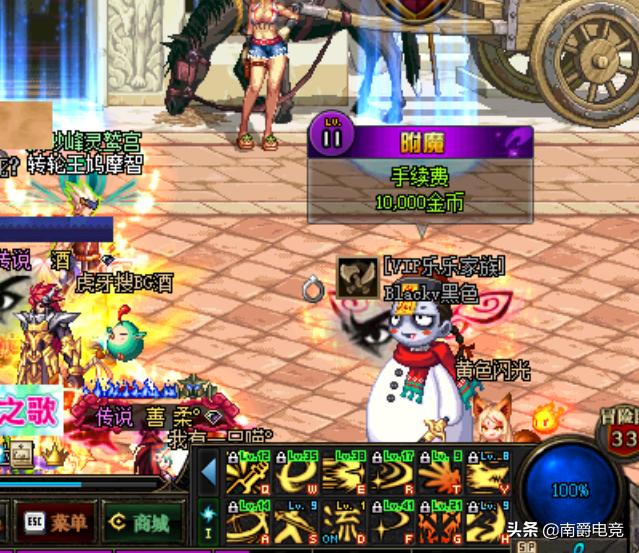This screenshot has width=639, height=553.
Task: Toggle the 流 skill on D
Action: tap(344, 521)
